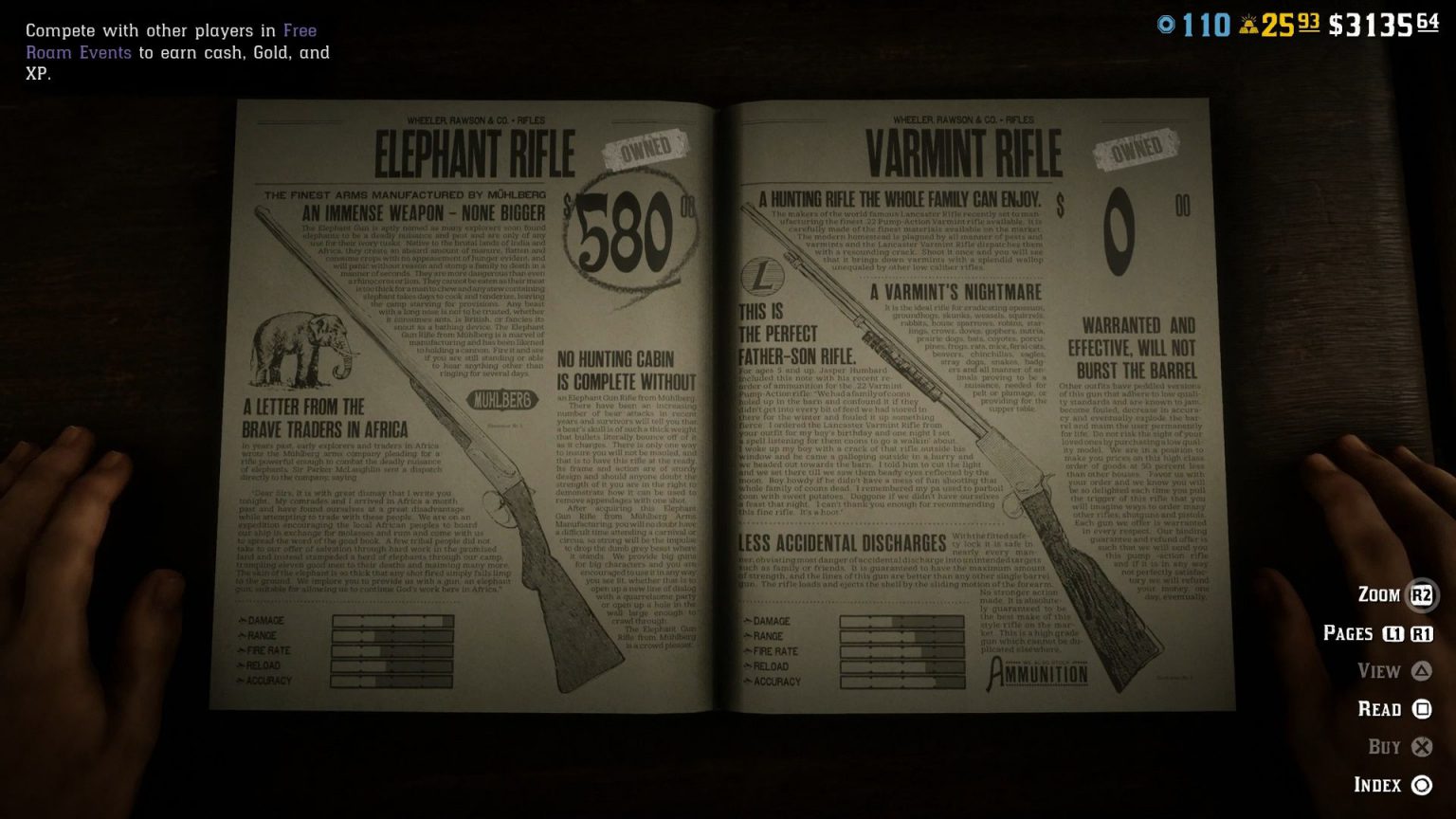The width and height of the screenshot is (1456, 819).
Task: Select the blue tokens icon at top right
Action: 1164,22
